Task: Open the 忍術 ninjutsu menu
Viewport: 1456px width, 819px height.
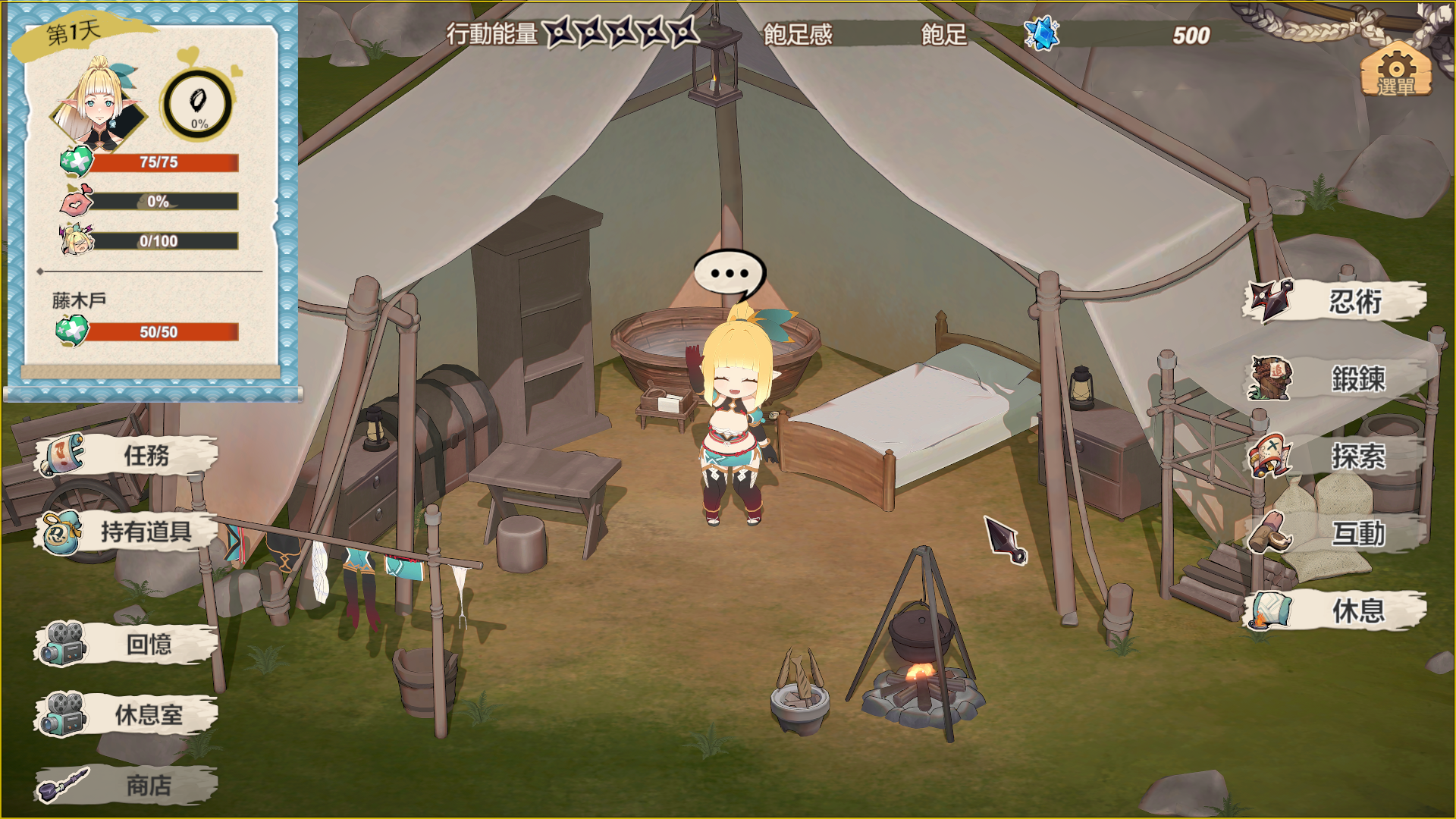Action: tap(1335, 302)
